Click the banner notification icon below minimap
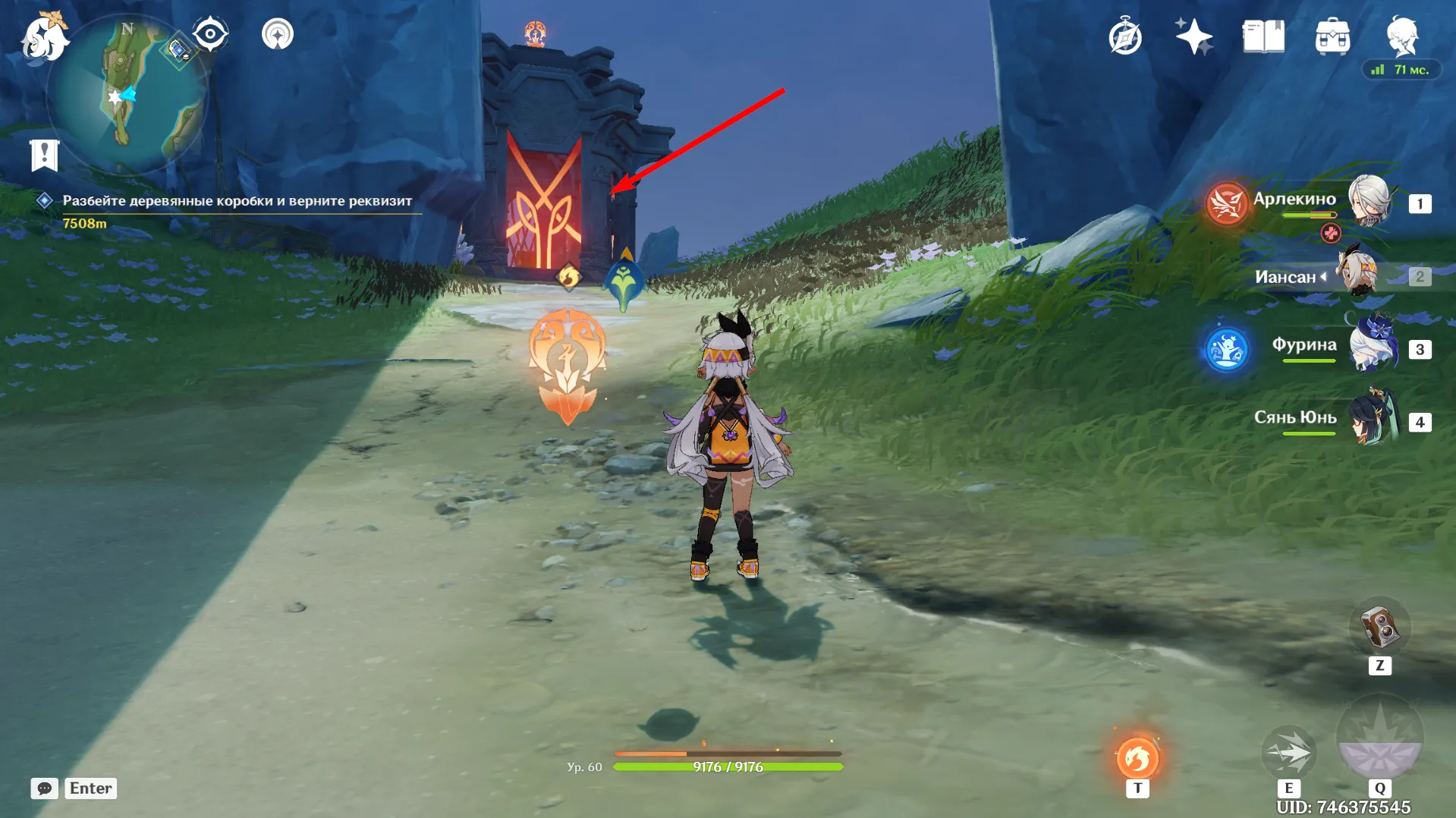This screenshot has height=818, width=1456. [46, 155]
